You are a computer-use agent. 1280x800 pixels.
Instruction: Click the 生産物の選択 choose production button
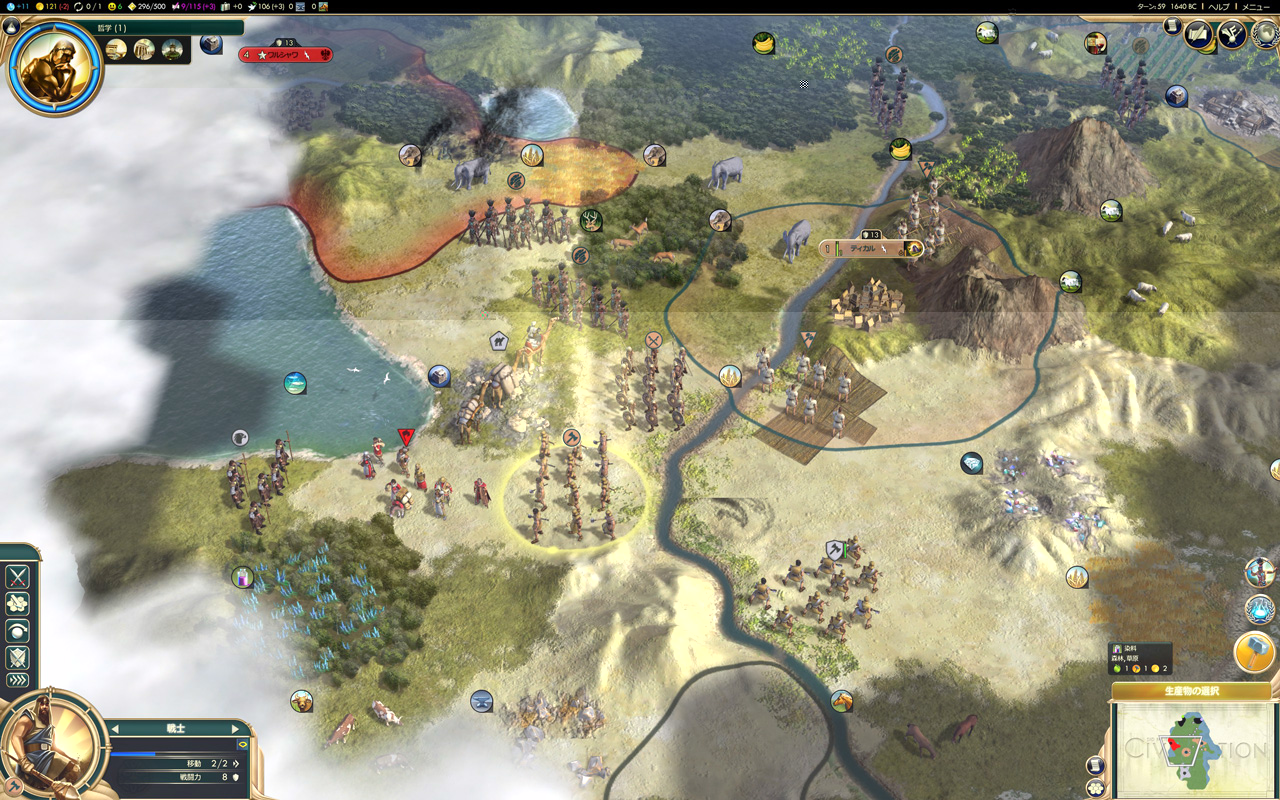point(1191,691)
